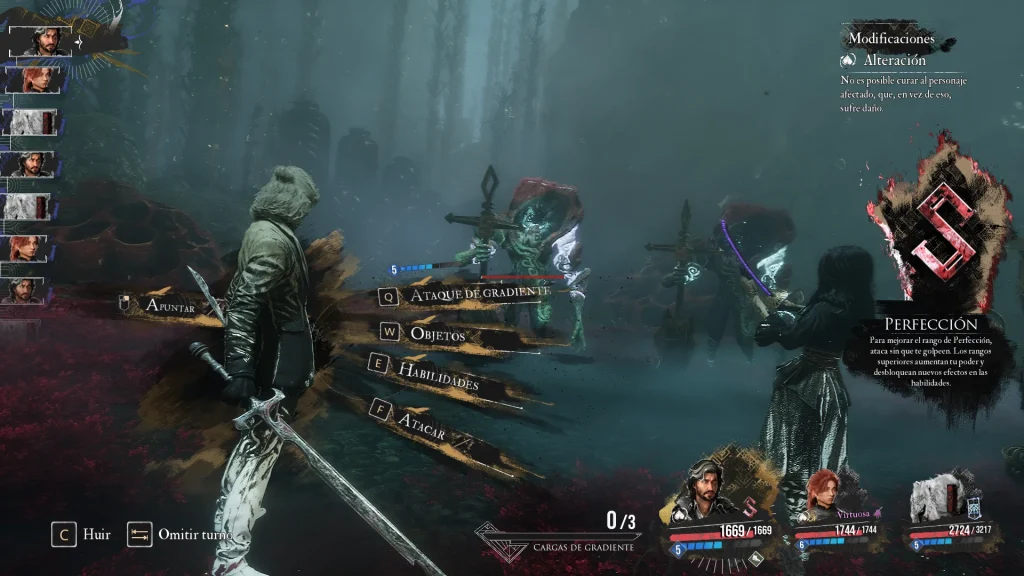Click the Cargas de gradiente gauge
The image size is (1024, 576).
coord(560,536)
